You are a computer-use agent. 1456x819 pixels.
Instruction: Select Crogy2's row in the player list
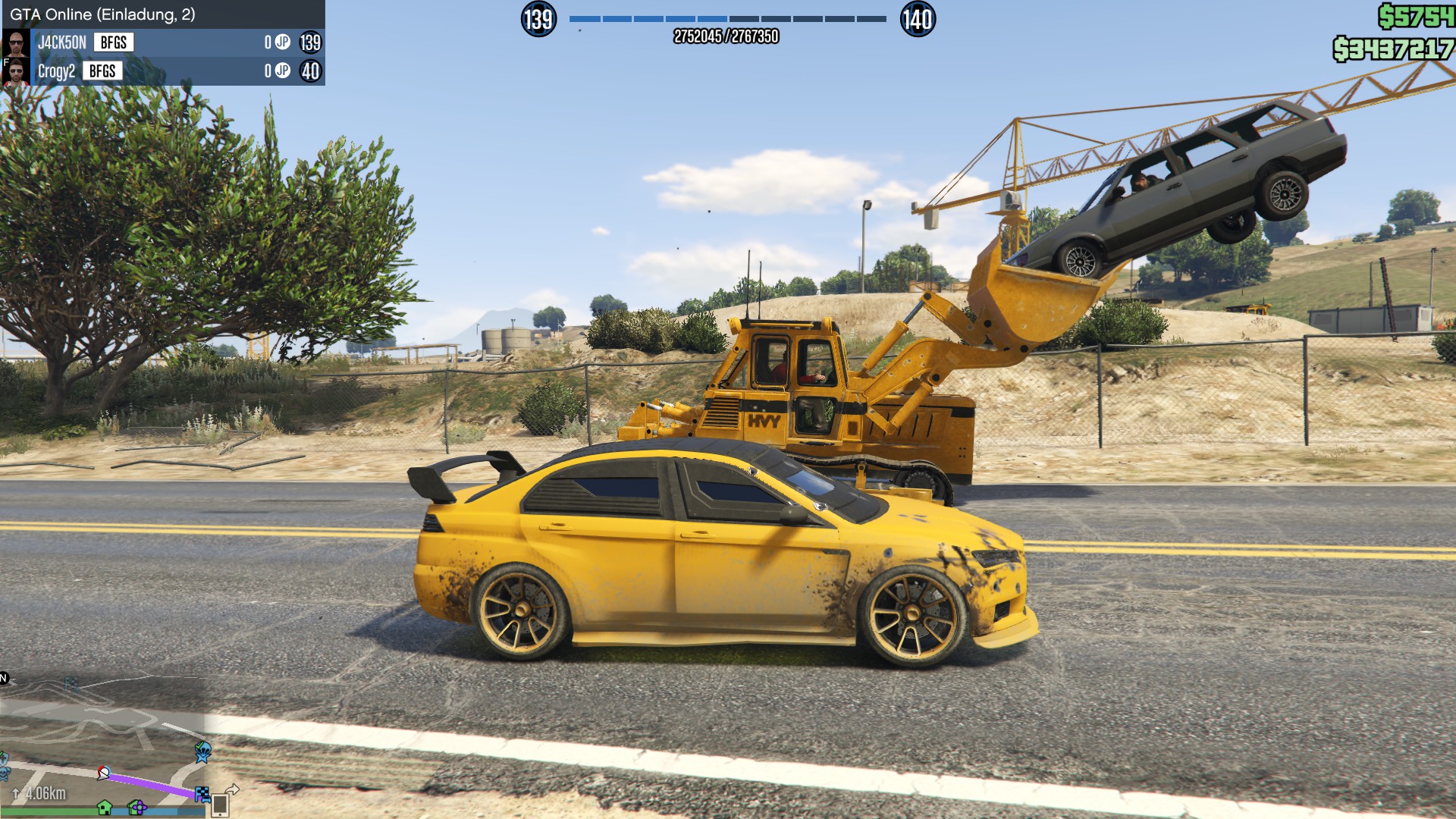coord(163,71)
